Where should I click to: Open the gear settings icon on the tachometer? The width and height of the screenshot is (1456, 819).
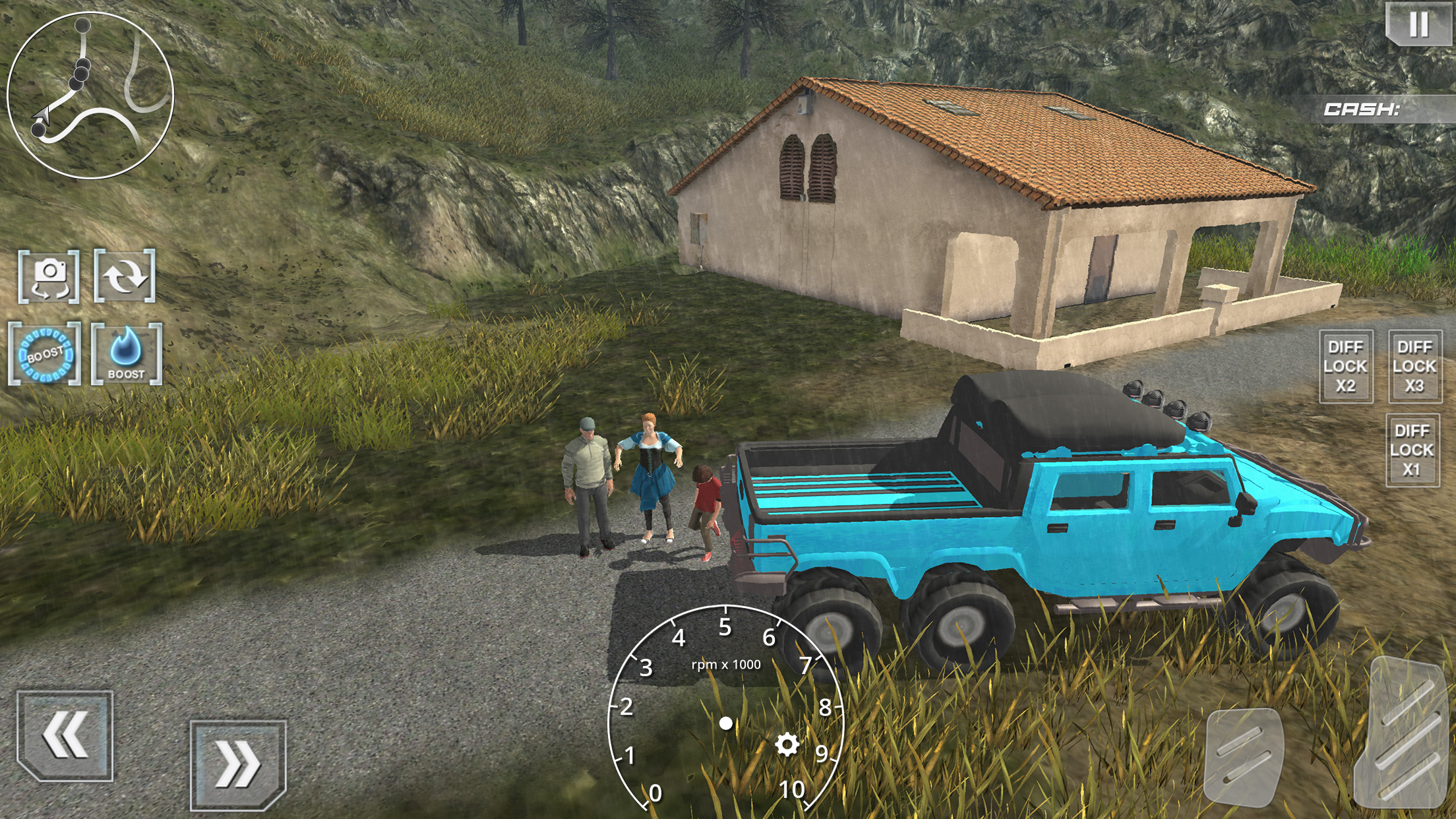[x=787, y=744]
